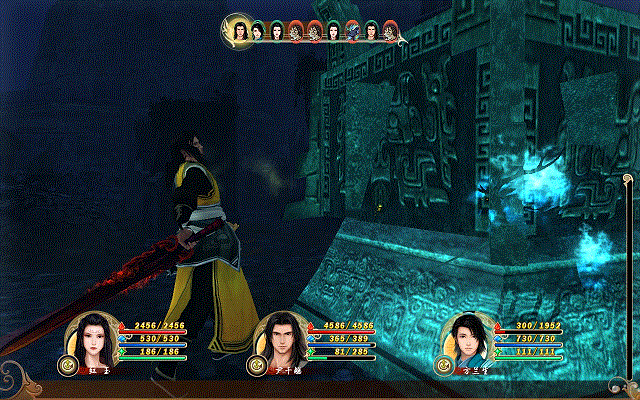Click the gold round emblem beside 方兰生's portrait
640x400 pixels.
tap(443, 366)
